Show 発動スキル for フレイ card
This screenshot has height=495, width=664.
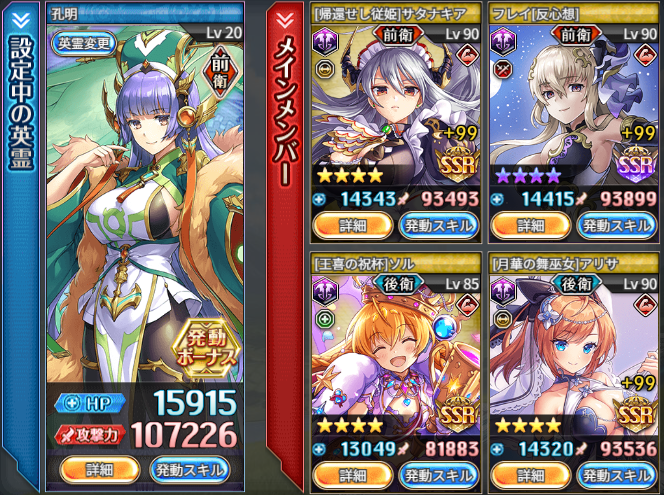click(616, 225)
